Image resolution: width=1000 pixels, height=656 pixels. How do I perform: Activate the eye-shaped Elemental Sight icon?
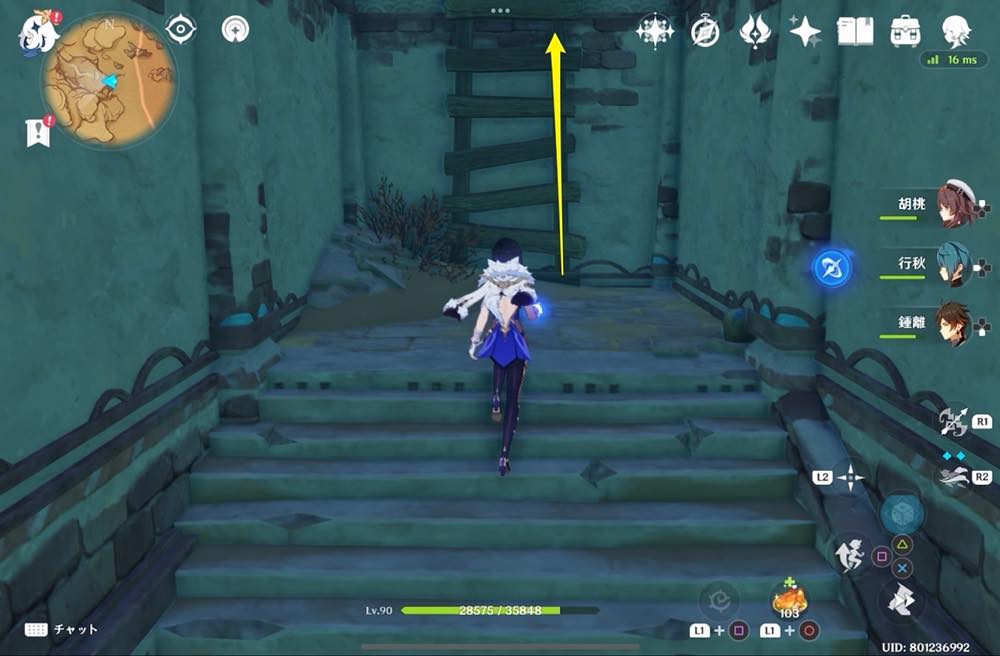tap(180, 30)
